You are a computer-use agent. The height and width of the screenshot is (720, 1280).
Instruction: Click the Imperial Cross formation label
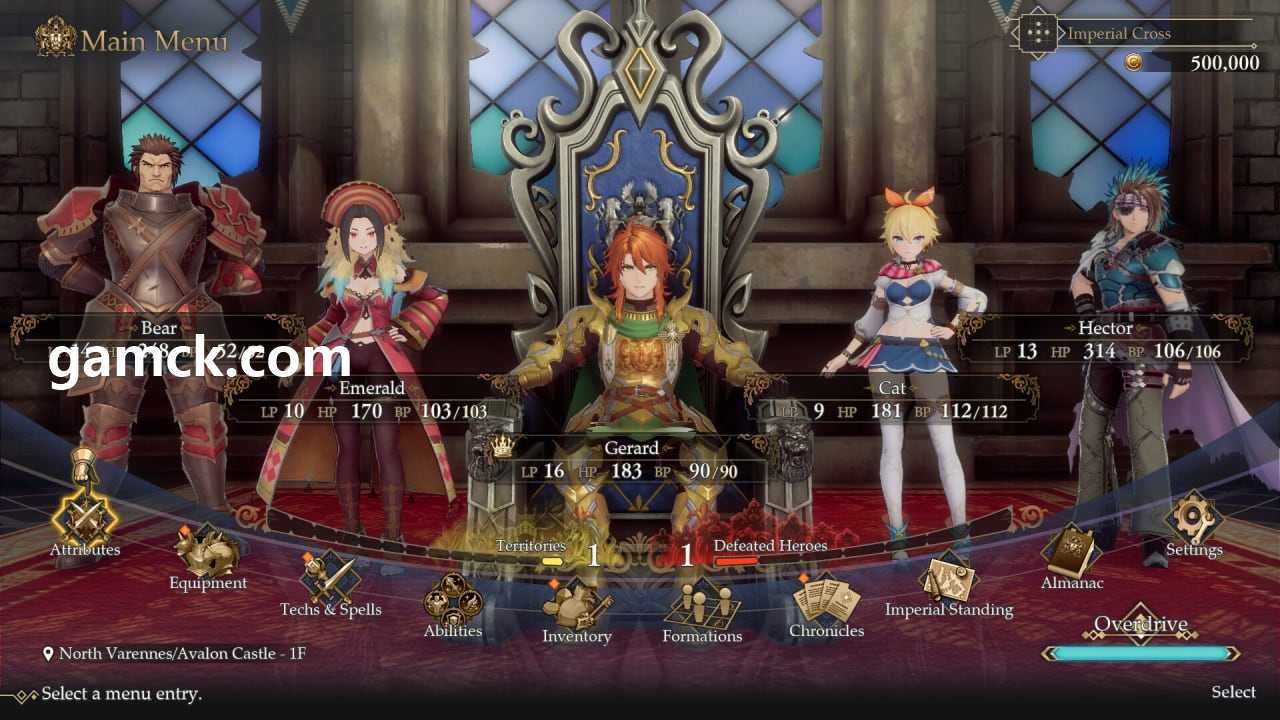(1118, 33)
